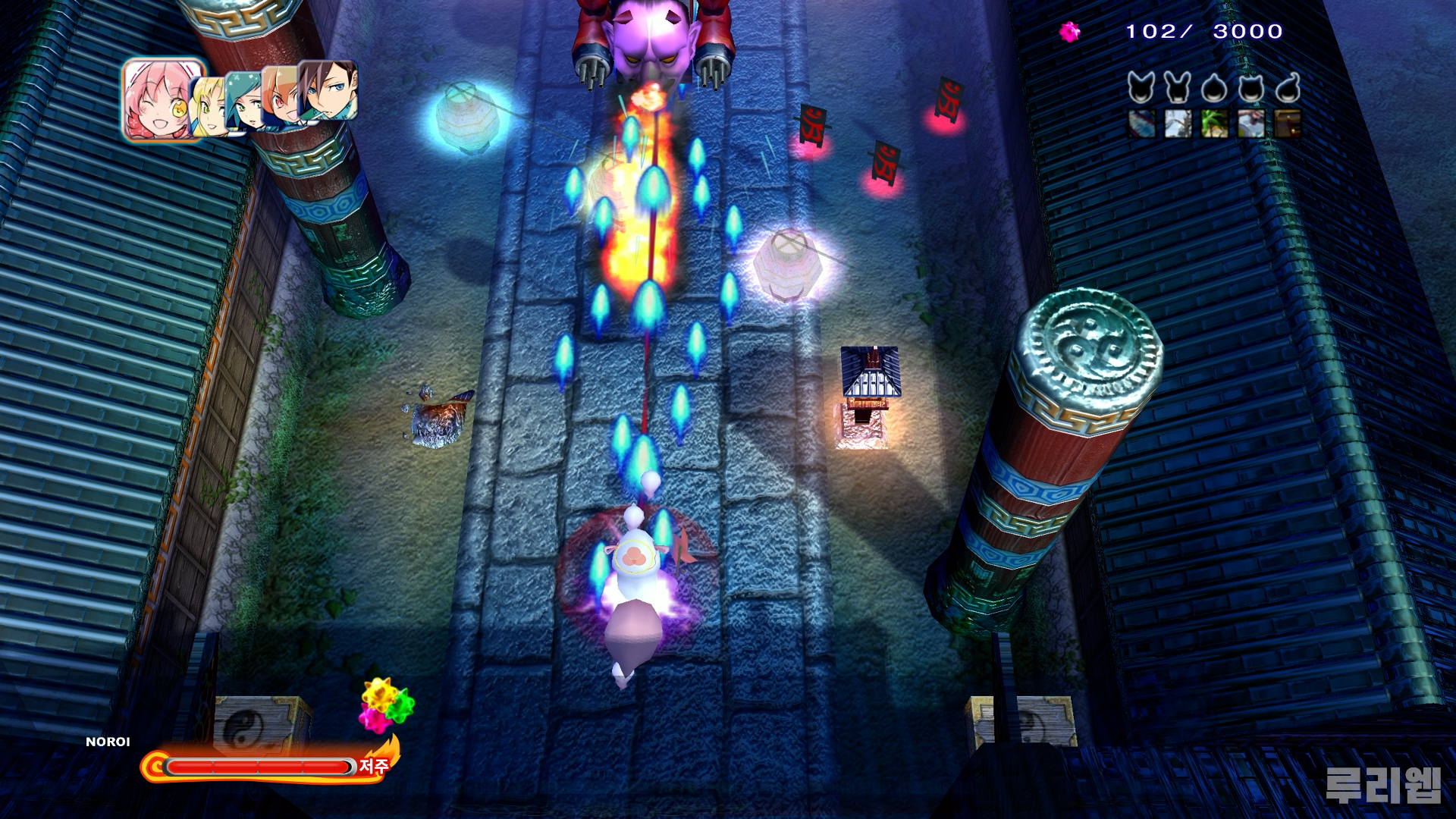Choose the teal-haired character portrait
The image size is (1456, 819).
tap(244, 102)
